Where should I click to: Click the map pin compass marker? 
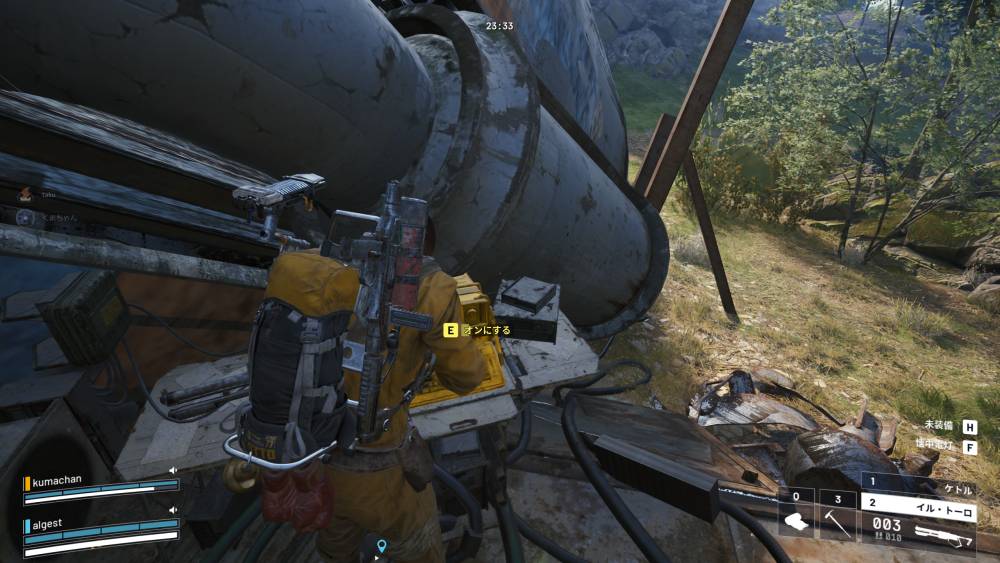pos(381,546)
